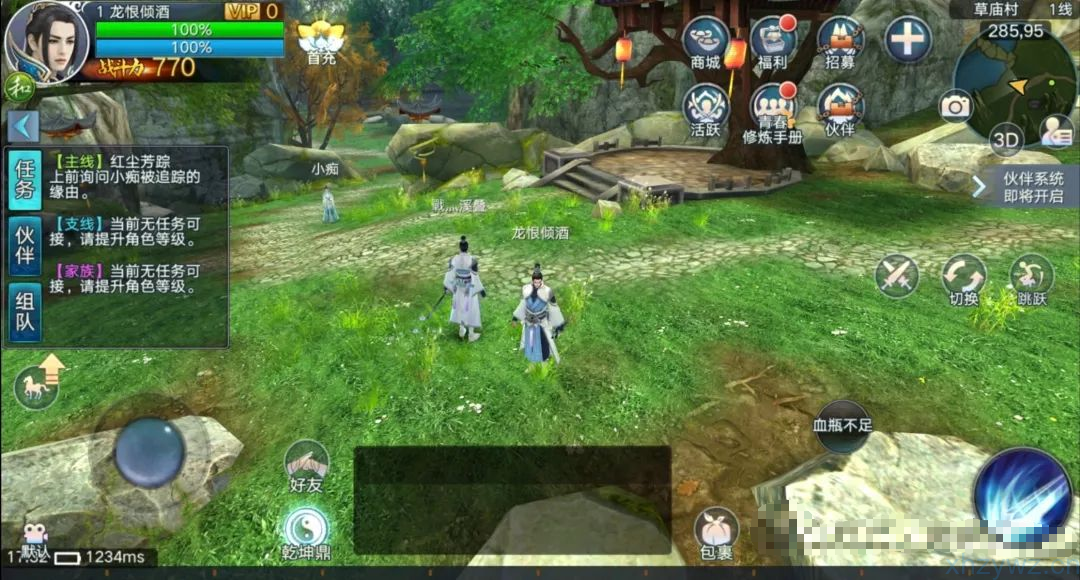
Task: Switch to the 伙伴 side tab
Action: [25, 247]
